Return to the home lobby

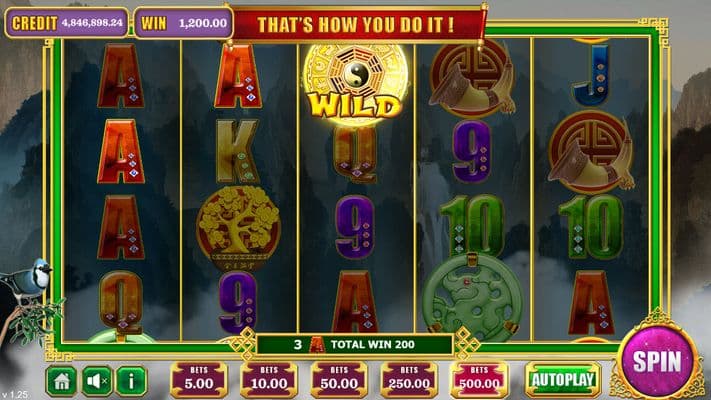pyautogui.click(x=61, y=380)
